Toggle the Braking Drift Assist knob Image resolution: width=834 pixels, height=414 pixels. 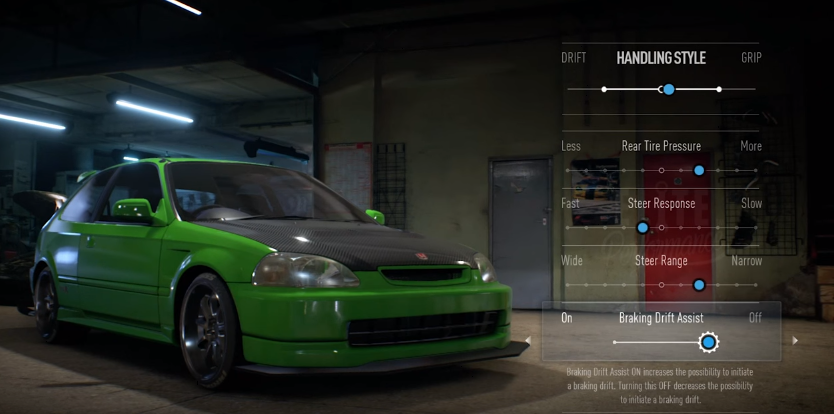pyautogui.click(x=708, y=343)
